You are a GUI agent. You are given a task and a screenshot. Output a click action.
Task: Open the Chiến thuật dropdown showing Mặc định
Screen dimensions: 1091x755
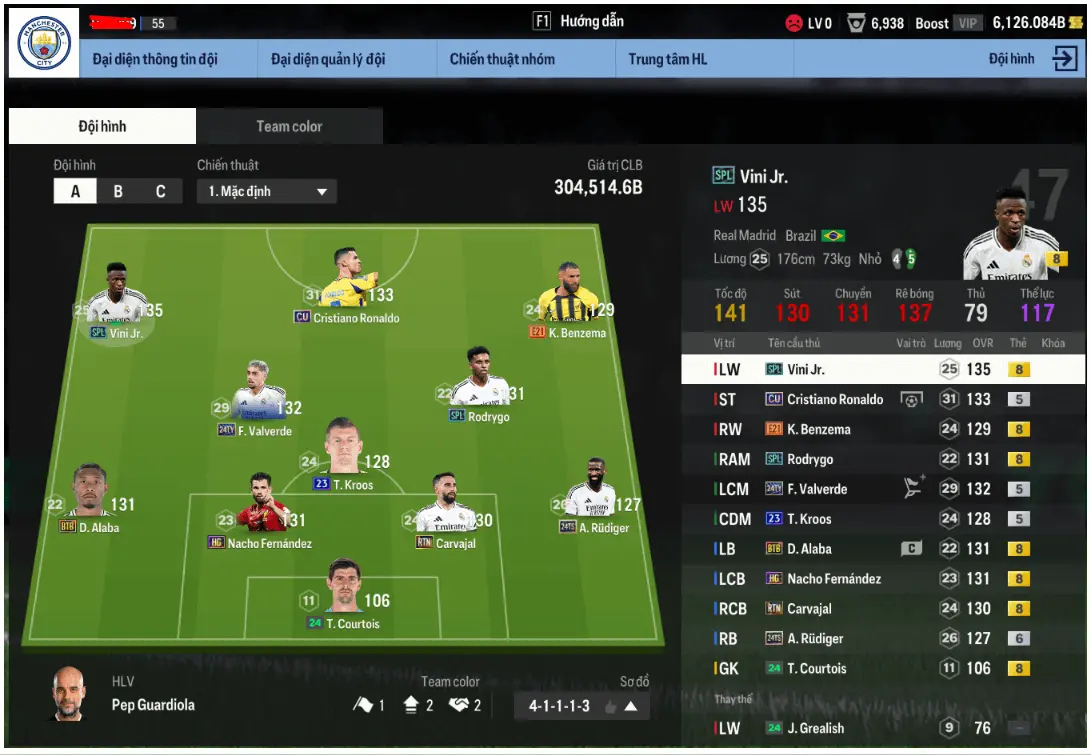click(x=266, y=191)
